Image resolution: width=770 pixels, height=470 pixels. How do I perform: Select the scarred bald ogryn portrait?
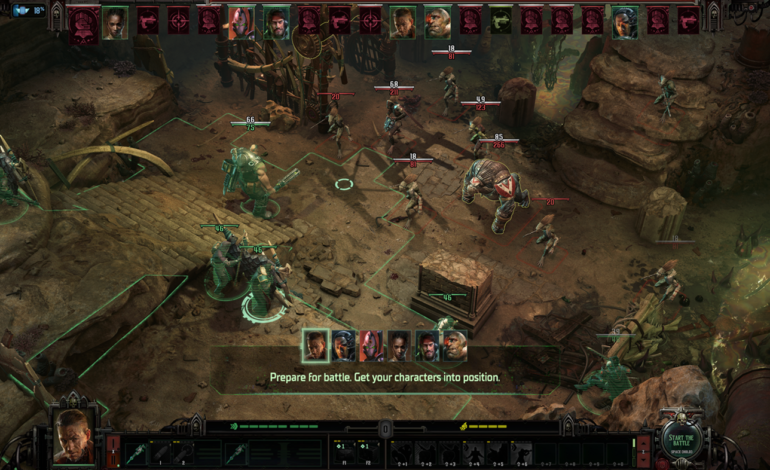pos(455,345)
